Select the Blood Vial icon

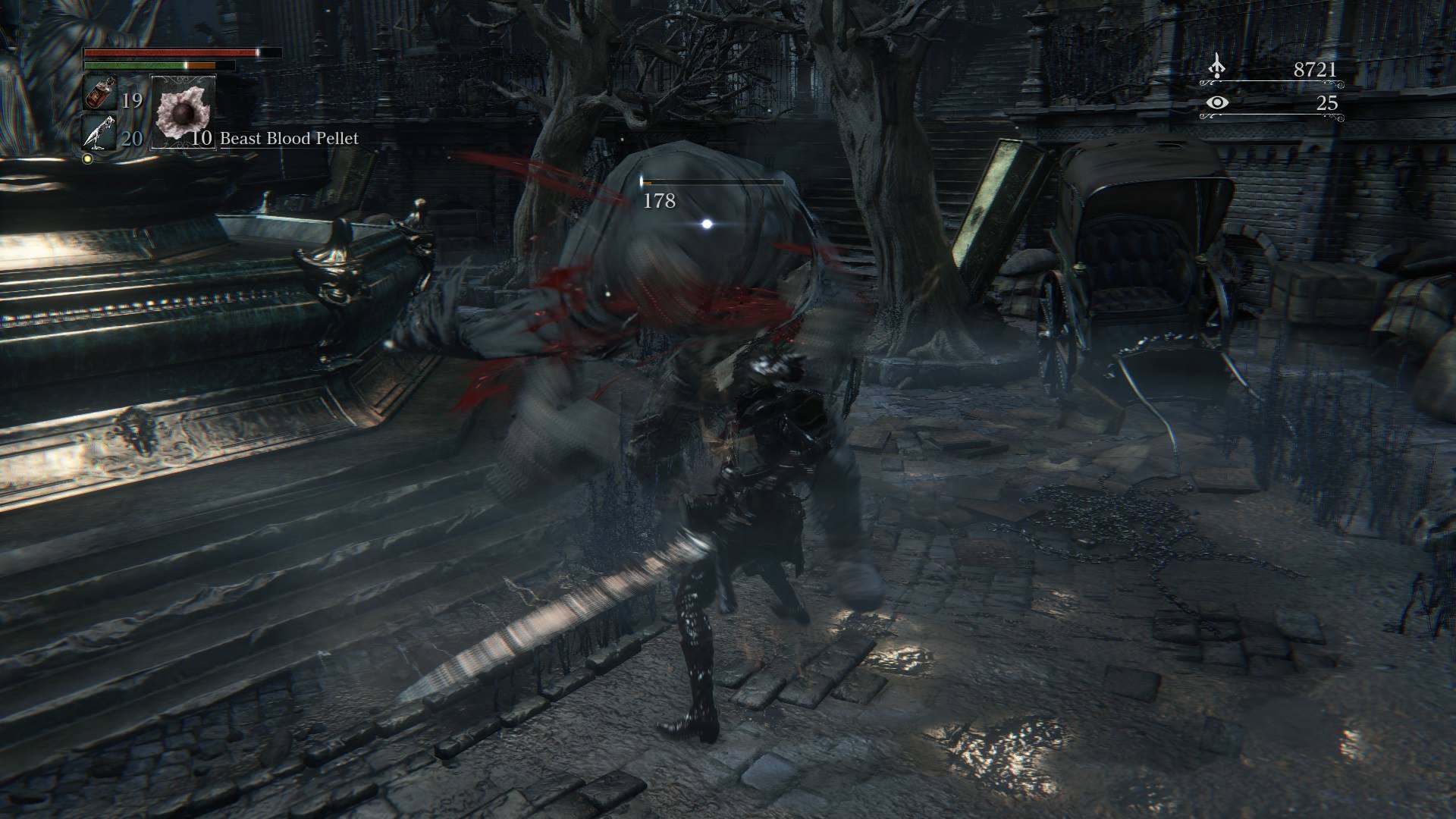pyautogui.click(x=99, y=95)
